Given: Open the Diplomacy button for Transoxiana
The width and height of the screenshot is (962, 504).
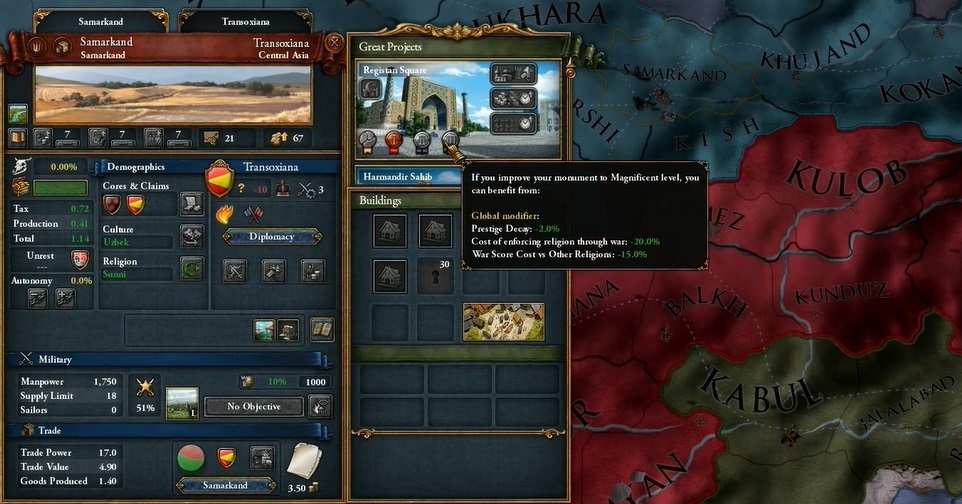Looking at the screenshot, I should pyautogui.click(x=272, y=237).
